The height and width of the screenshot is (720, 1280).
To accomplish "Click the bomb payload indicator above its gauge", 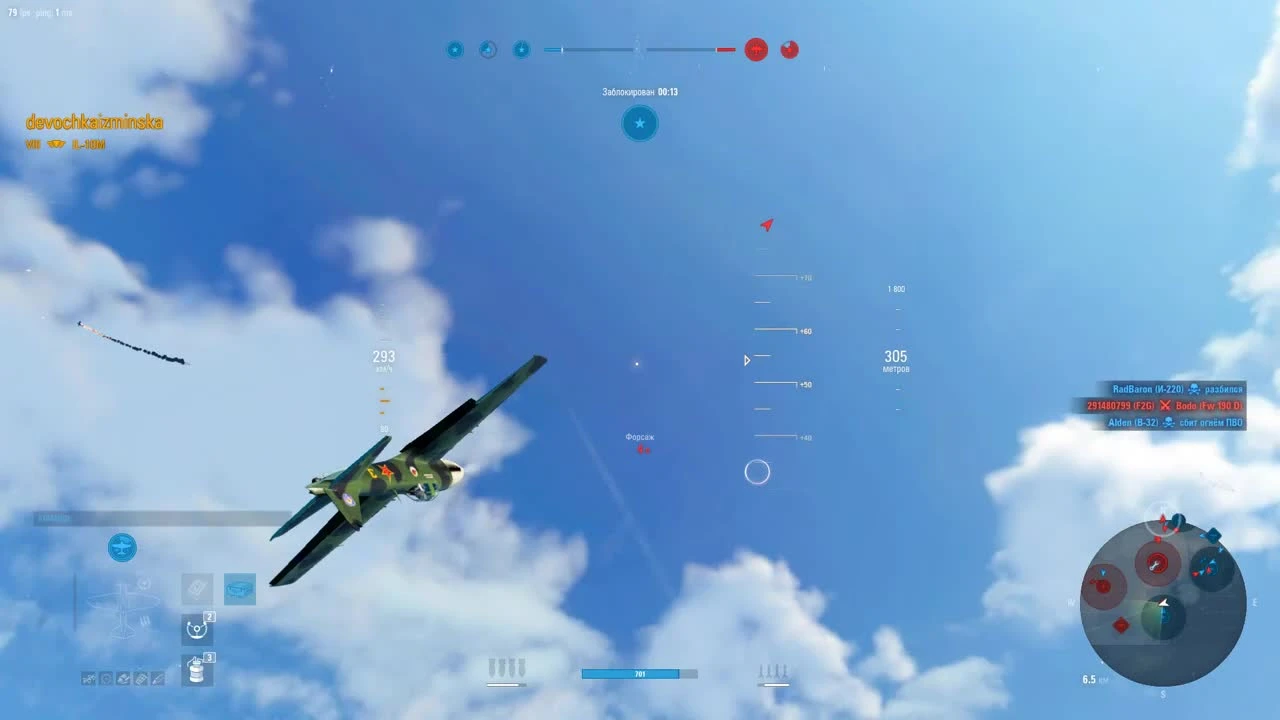I will (x=507, y=666).
